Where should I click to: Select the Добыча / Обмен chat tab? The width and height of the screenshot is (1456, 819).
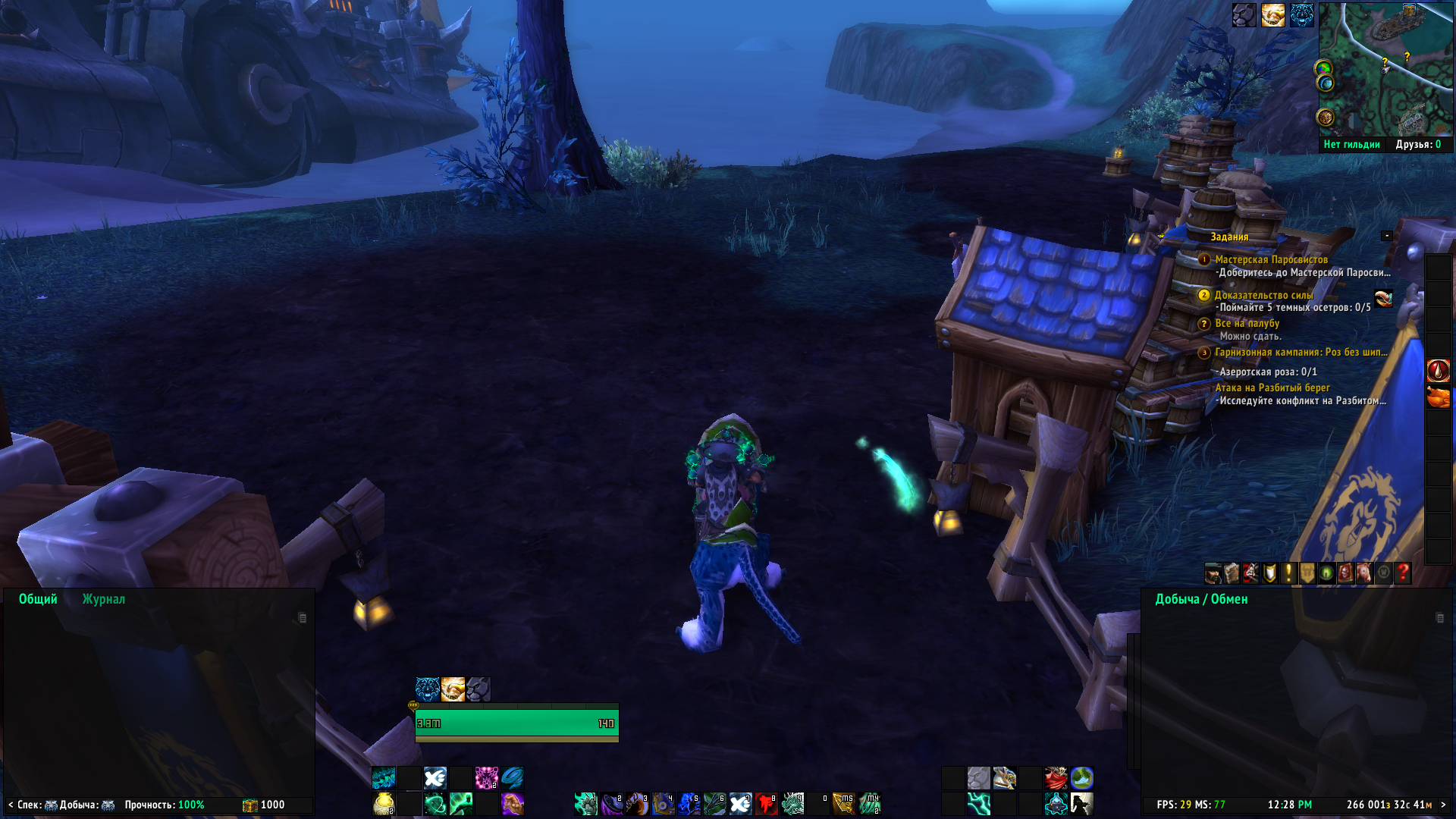click(1201, 599)
